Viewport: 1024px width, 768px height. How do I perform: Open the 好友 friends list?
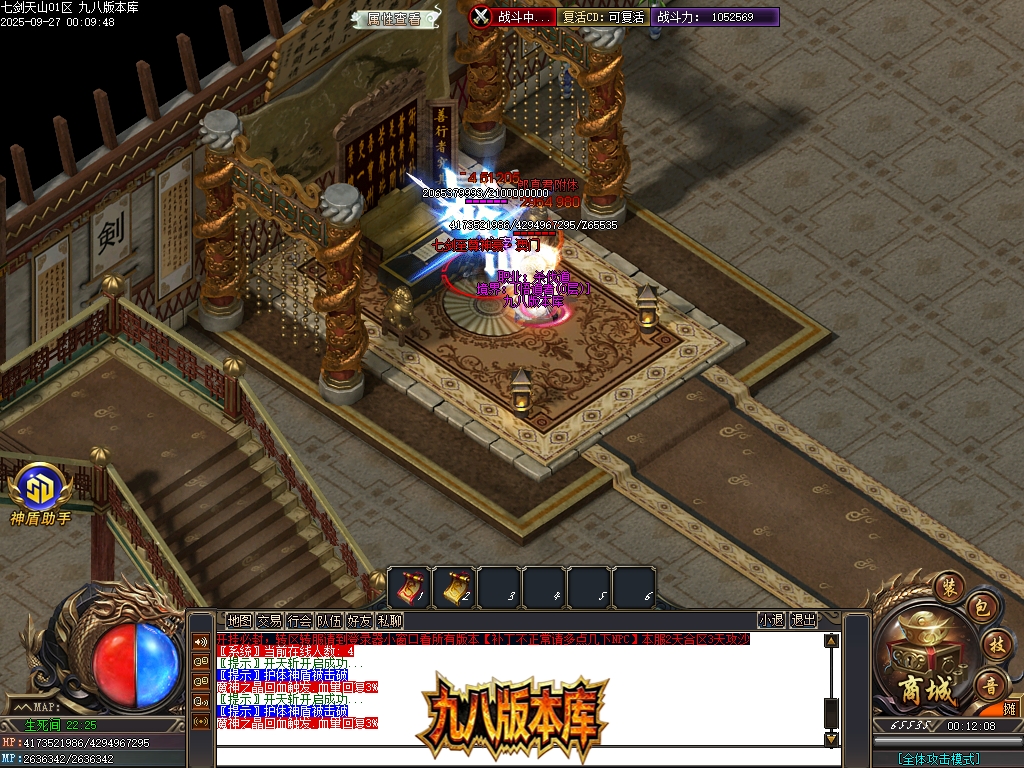[359, 621]
